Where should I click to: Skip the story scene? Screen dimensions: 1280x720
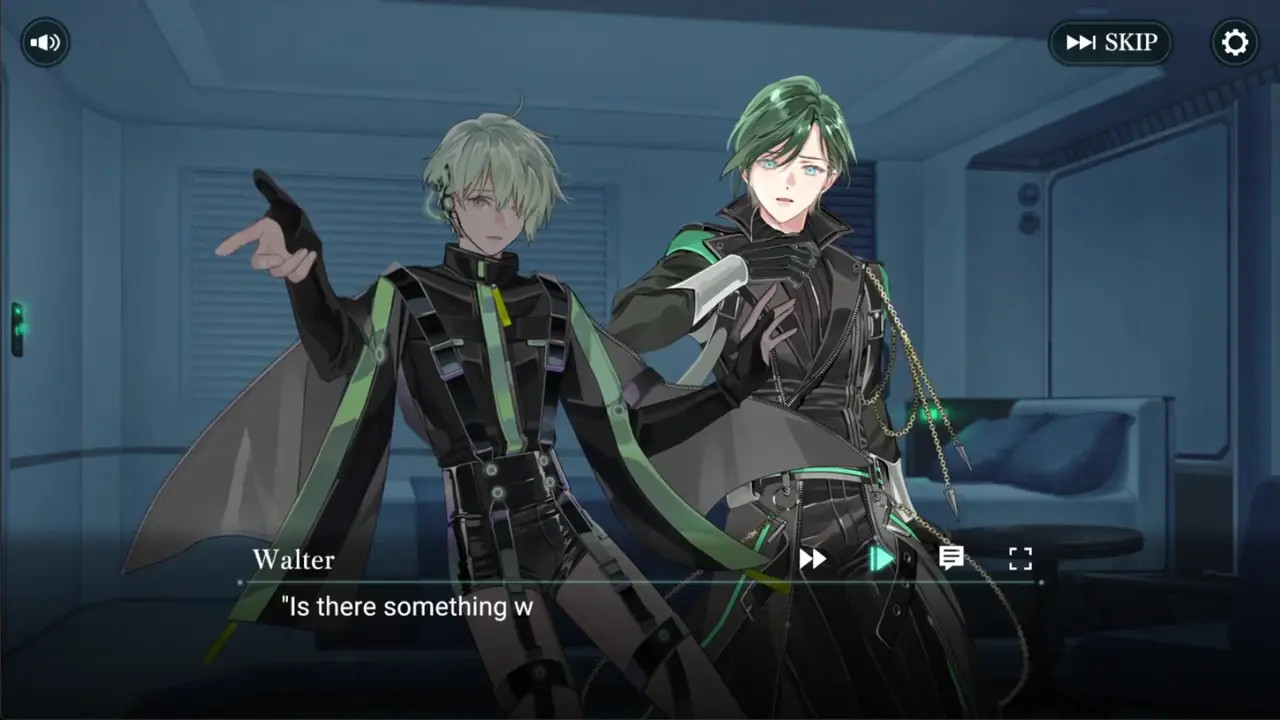coord(1110,43)
